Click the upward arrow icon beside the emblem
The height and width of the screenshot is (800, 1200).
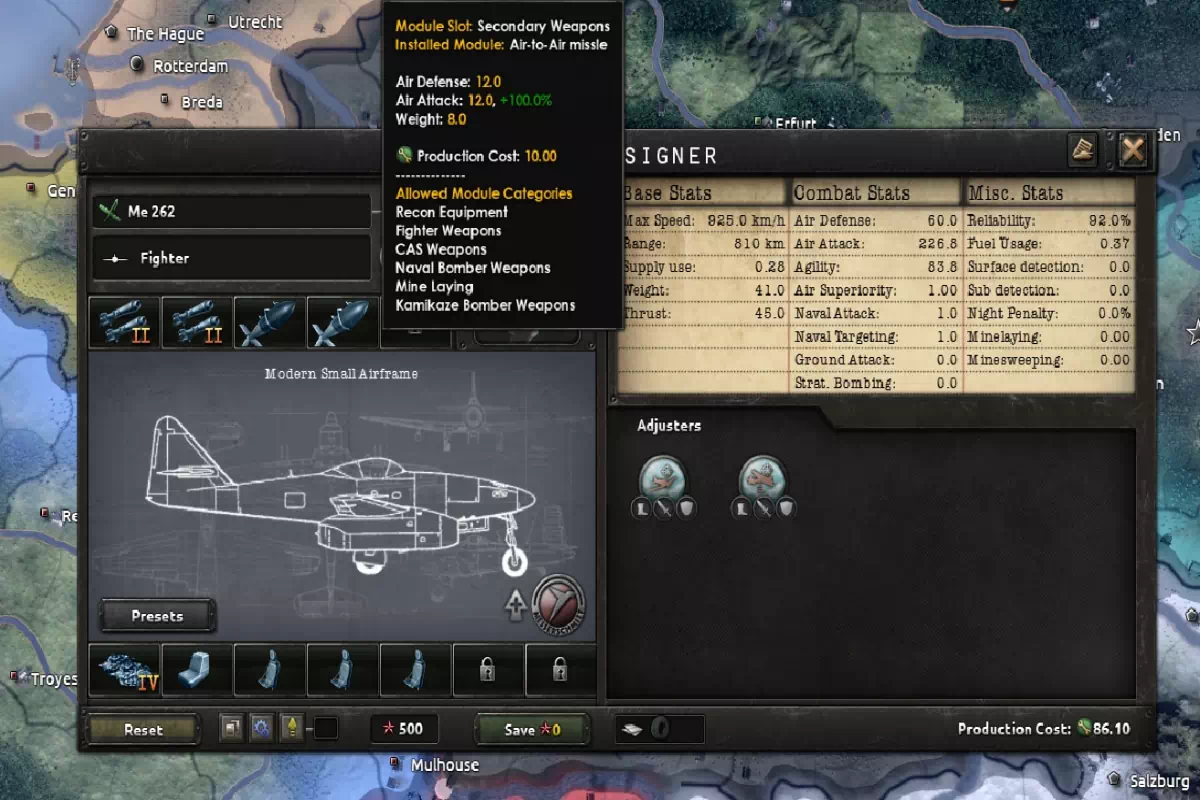click(x=516, y=606)
